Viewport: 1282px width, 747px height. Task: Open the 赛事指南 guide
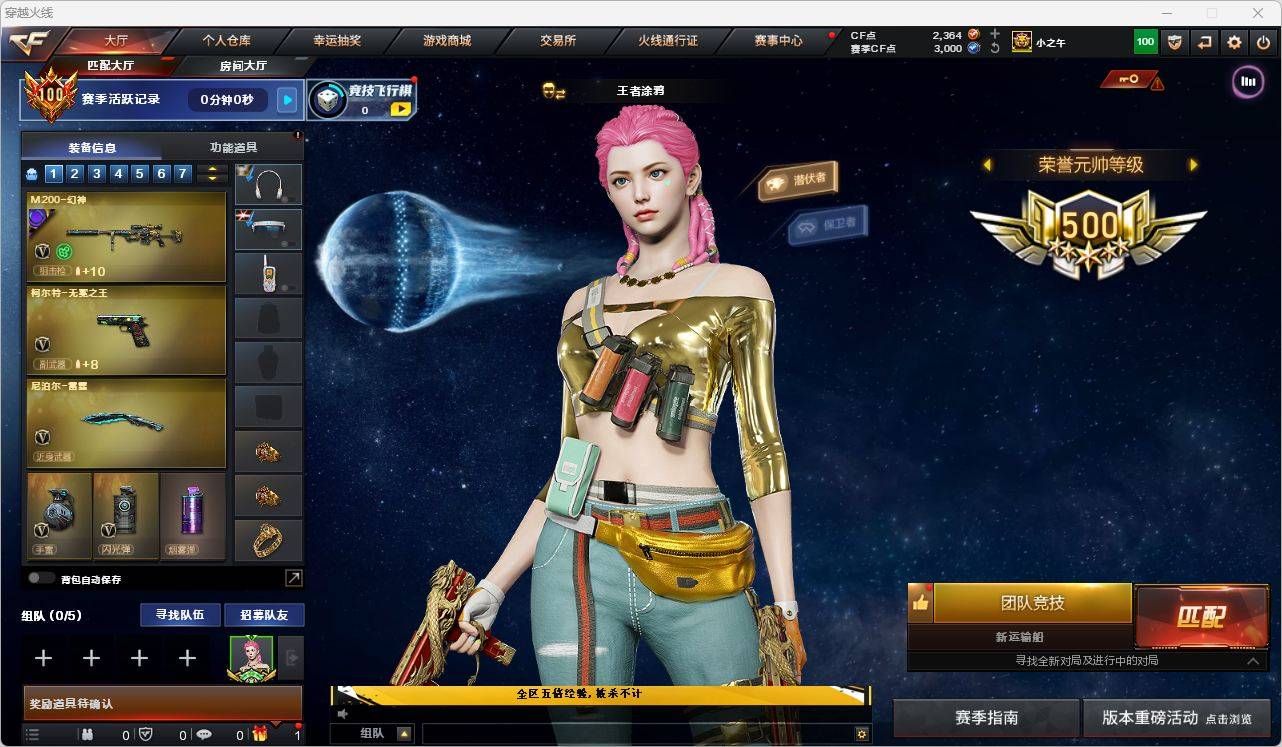point(986,717)
